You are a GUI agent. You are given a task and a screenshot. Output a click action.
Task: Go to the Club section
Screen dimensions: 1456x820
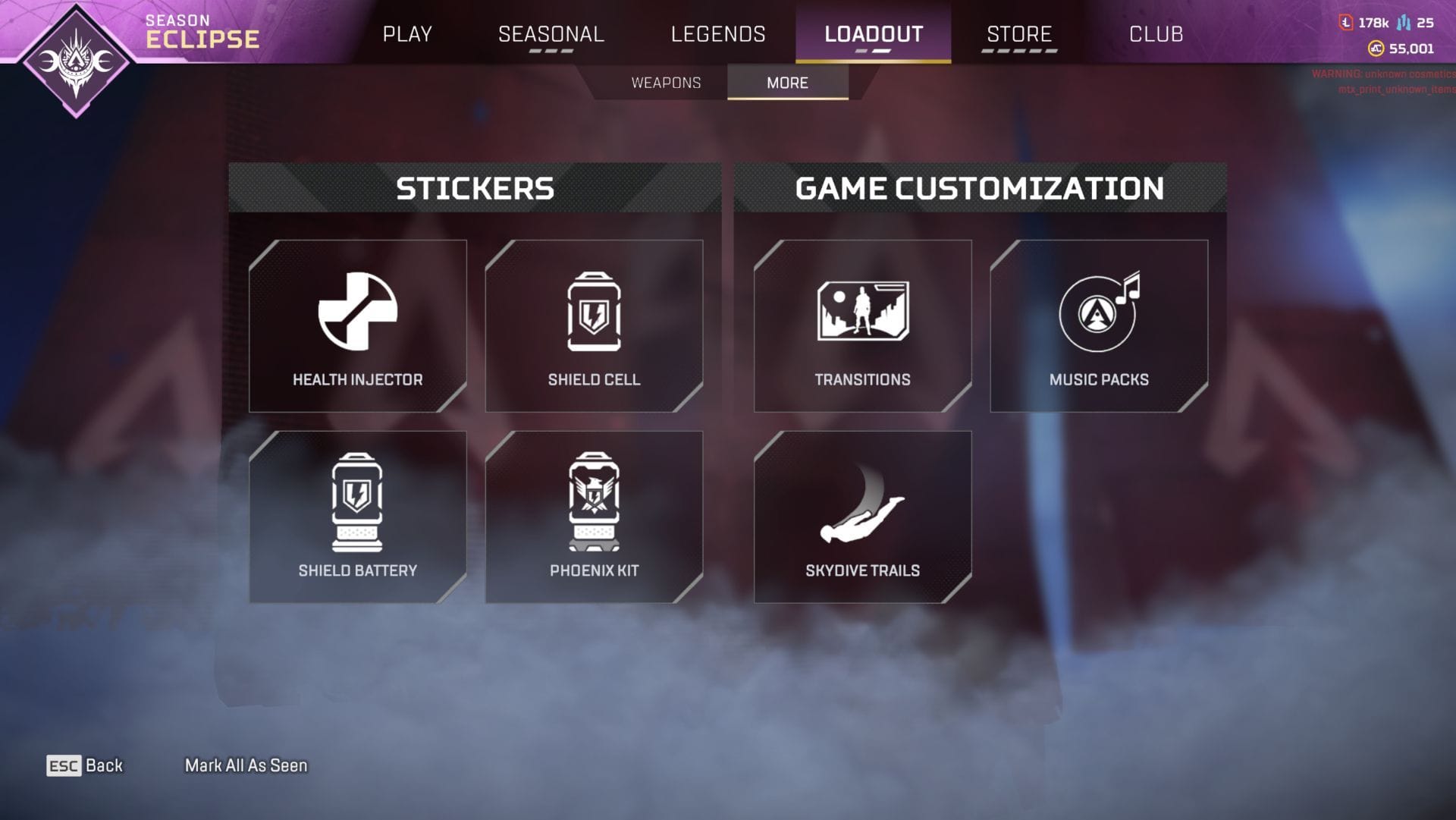tap(1156, 34)
